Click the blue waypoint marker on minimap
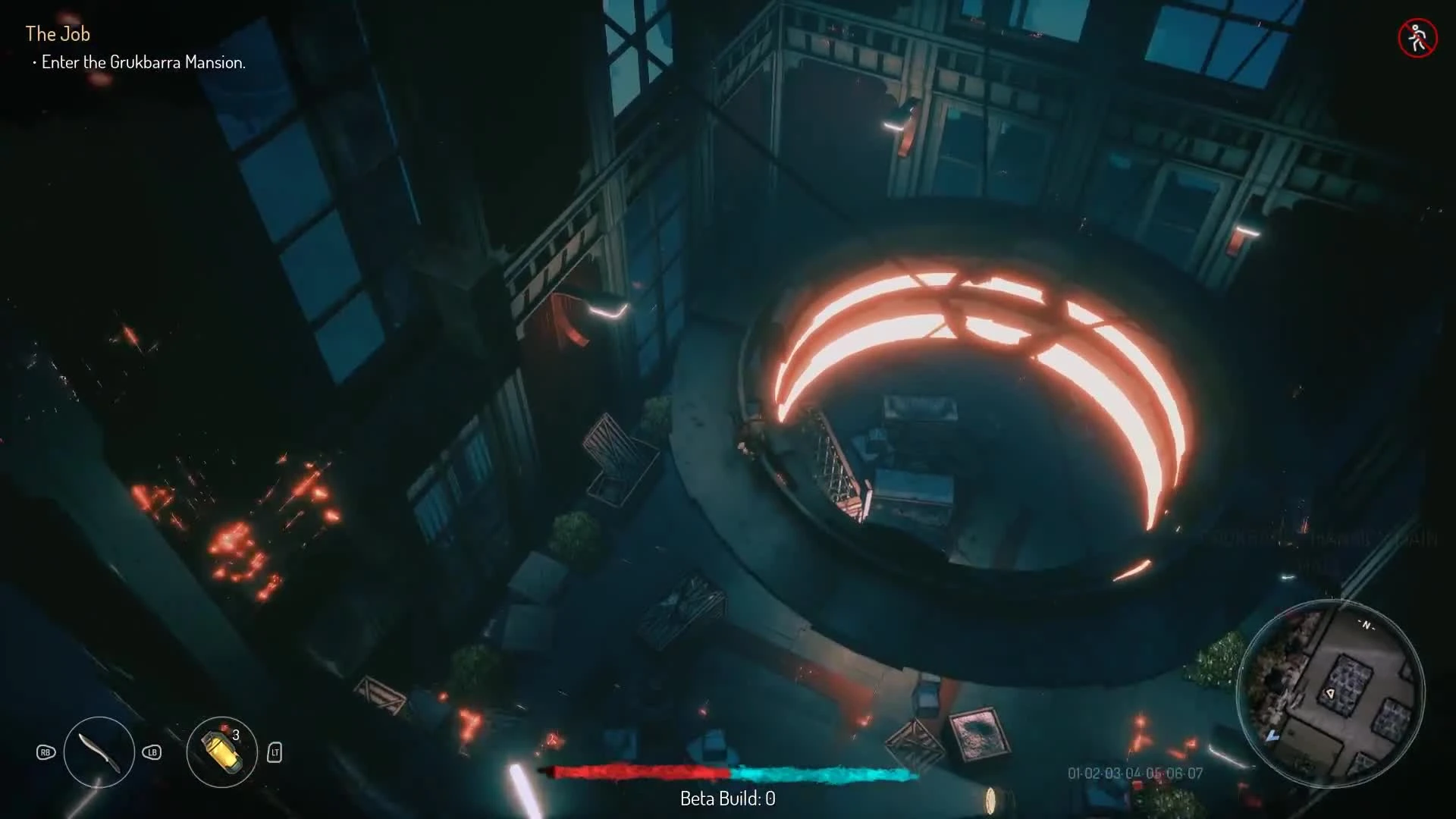The height and width of the screenshot is (819, 1456). click(1272, 736)
